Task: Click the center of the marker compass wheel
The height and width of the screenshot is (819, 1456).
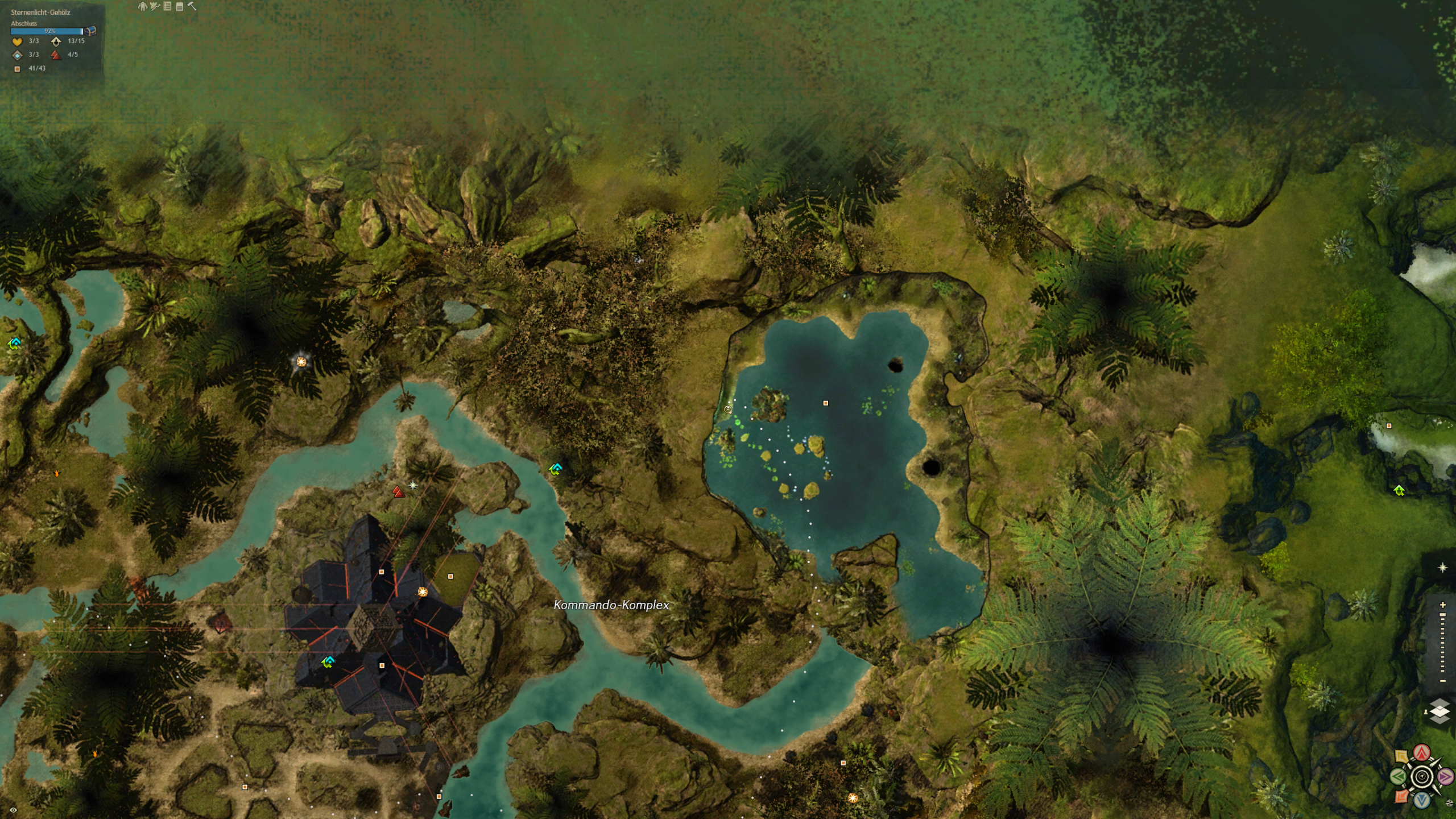Action: 1422,776
